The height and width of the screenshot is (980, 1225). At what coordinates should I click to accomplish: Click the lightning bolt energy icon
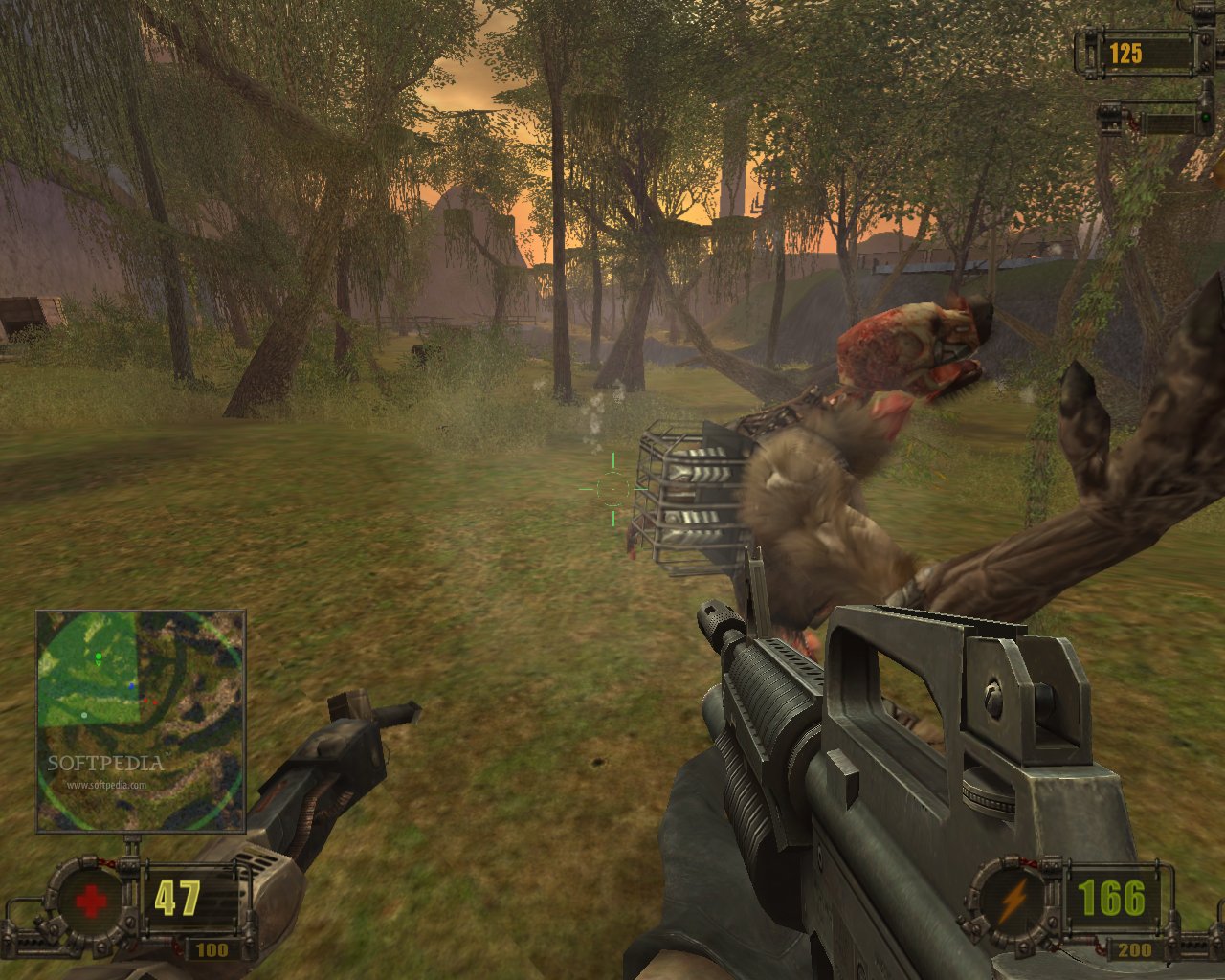[x=1013, y=900]
